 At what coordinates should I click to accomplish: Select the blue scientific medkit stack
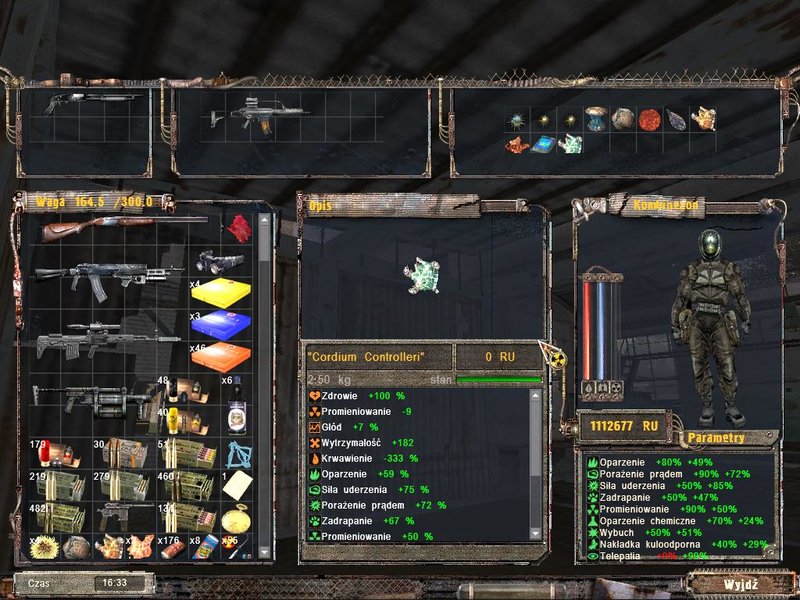point(221,325)
